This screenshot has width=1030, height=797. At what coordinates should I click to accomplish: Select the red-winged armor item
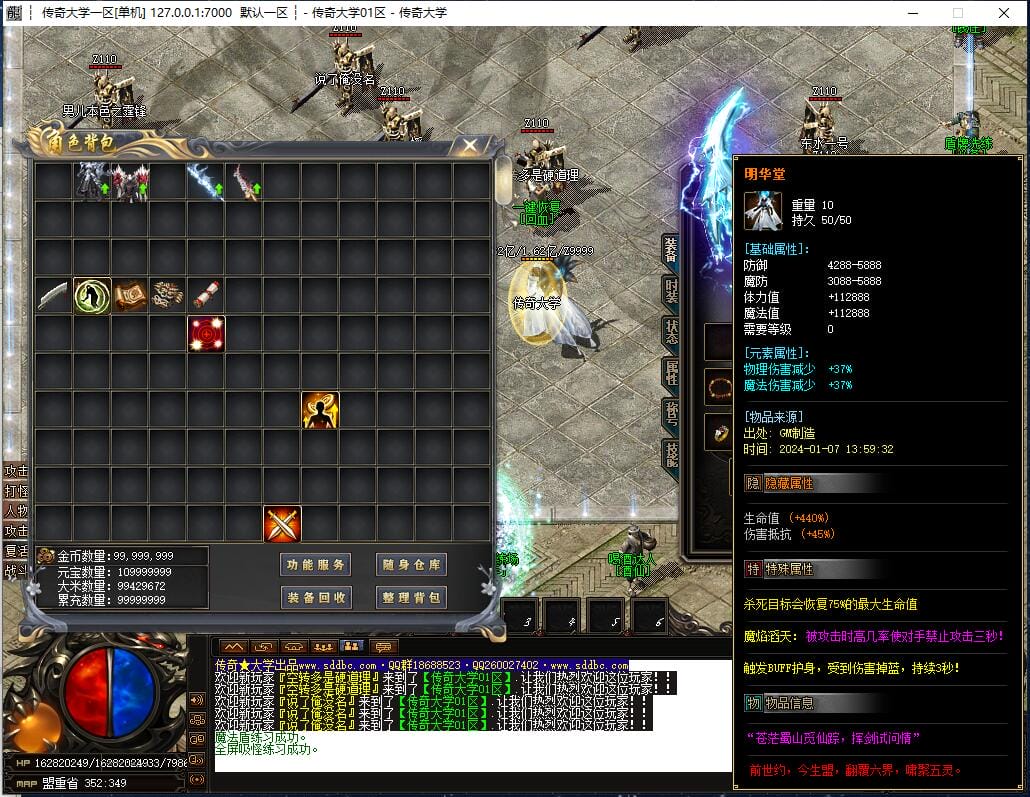[130, 183]
